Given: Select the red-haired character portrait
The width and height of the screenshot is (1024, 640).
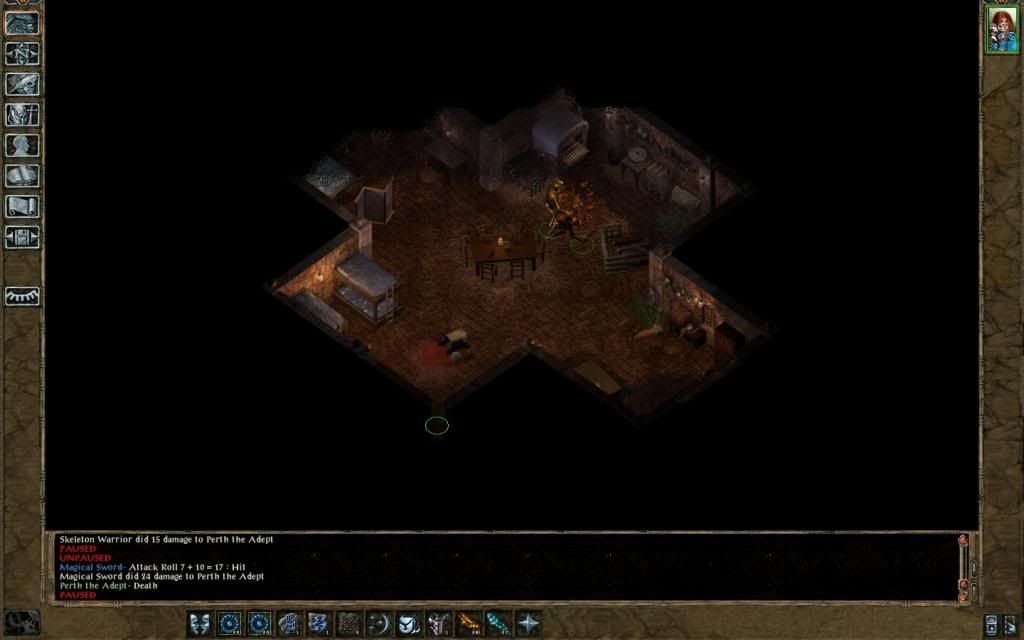Looking at the screenshot, I should (1001, 28).
